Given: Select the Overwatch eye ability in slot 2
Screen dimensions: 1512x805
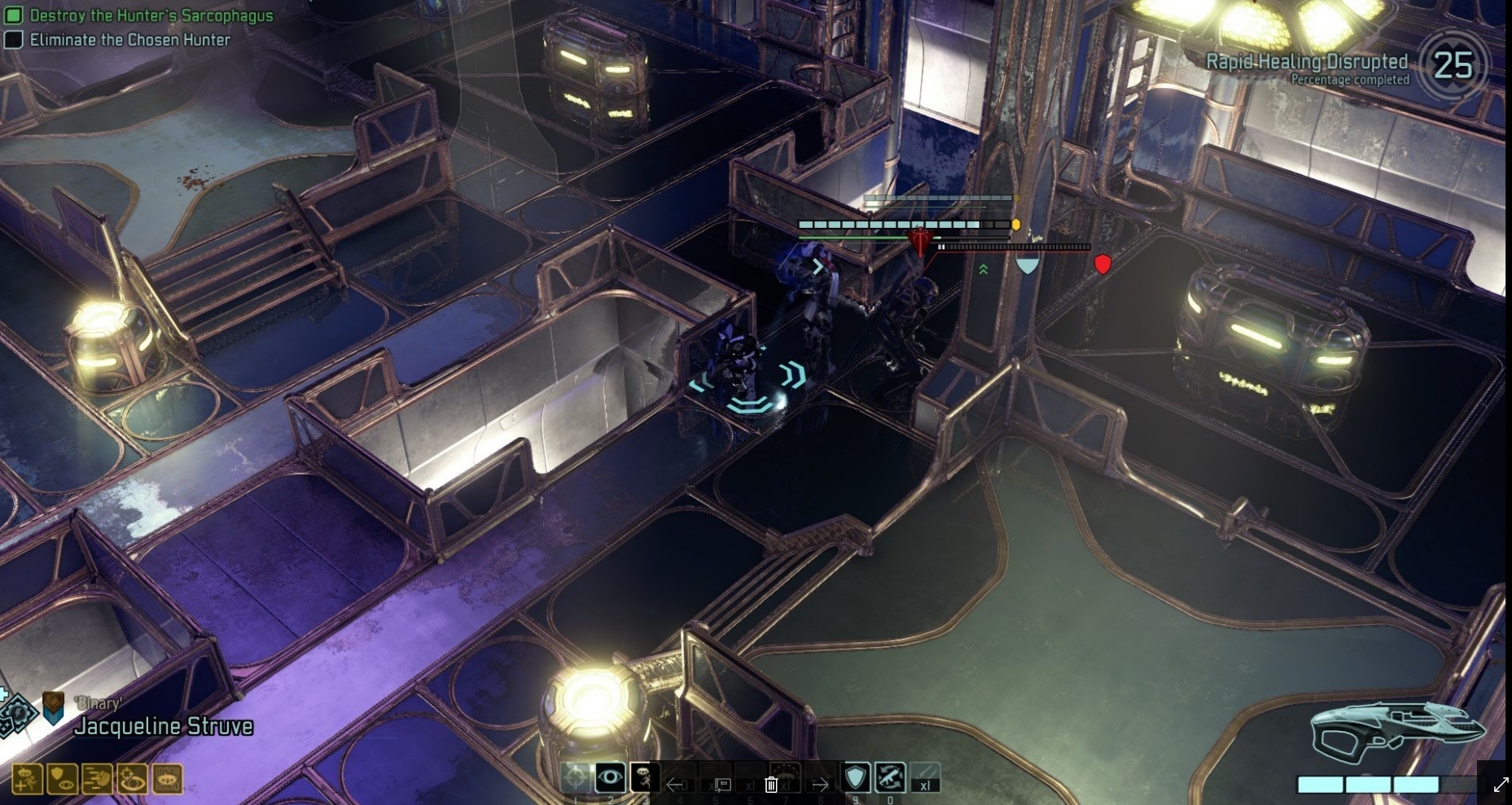Looking at the screenshot, I should 611,777.
